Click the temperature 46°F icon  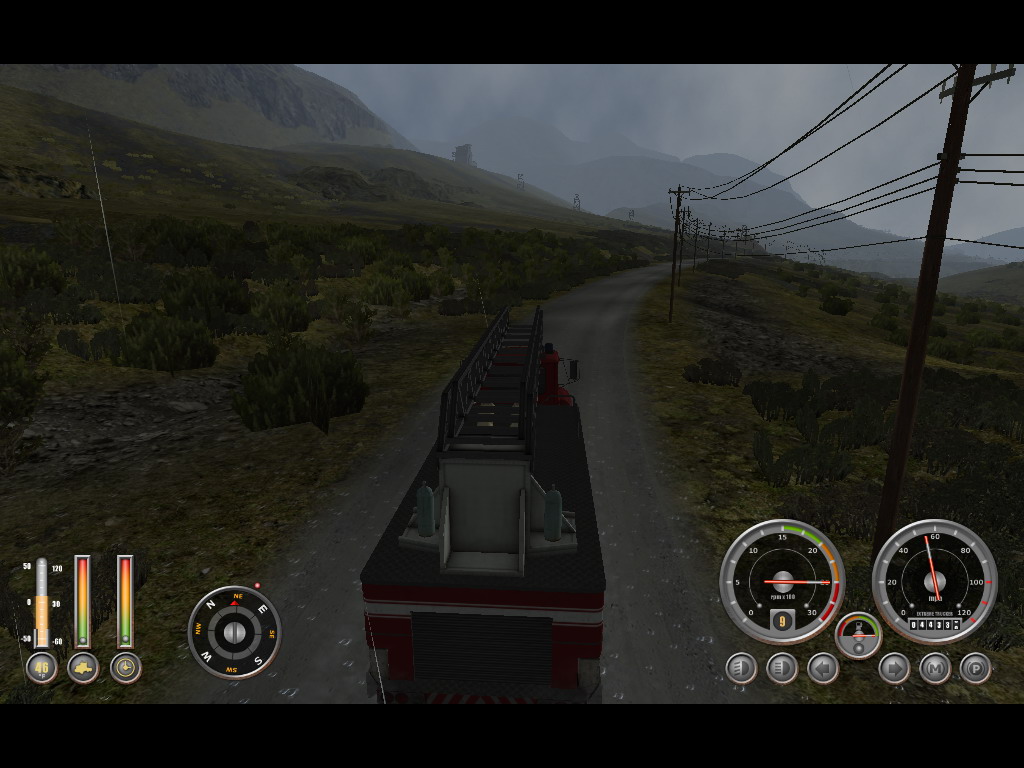[41, 668]
